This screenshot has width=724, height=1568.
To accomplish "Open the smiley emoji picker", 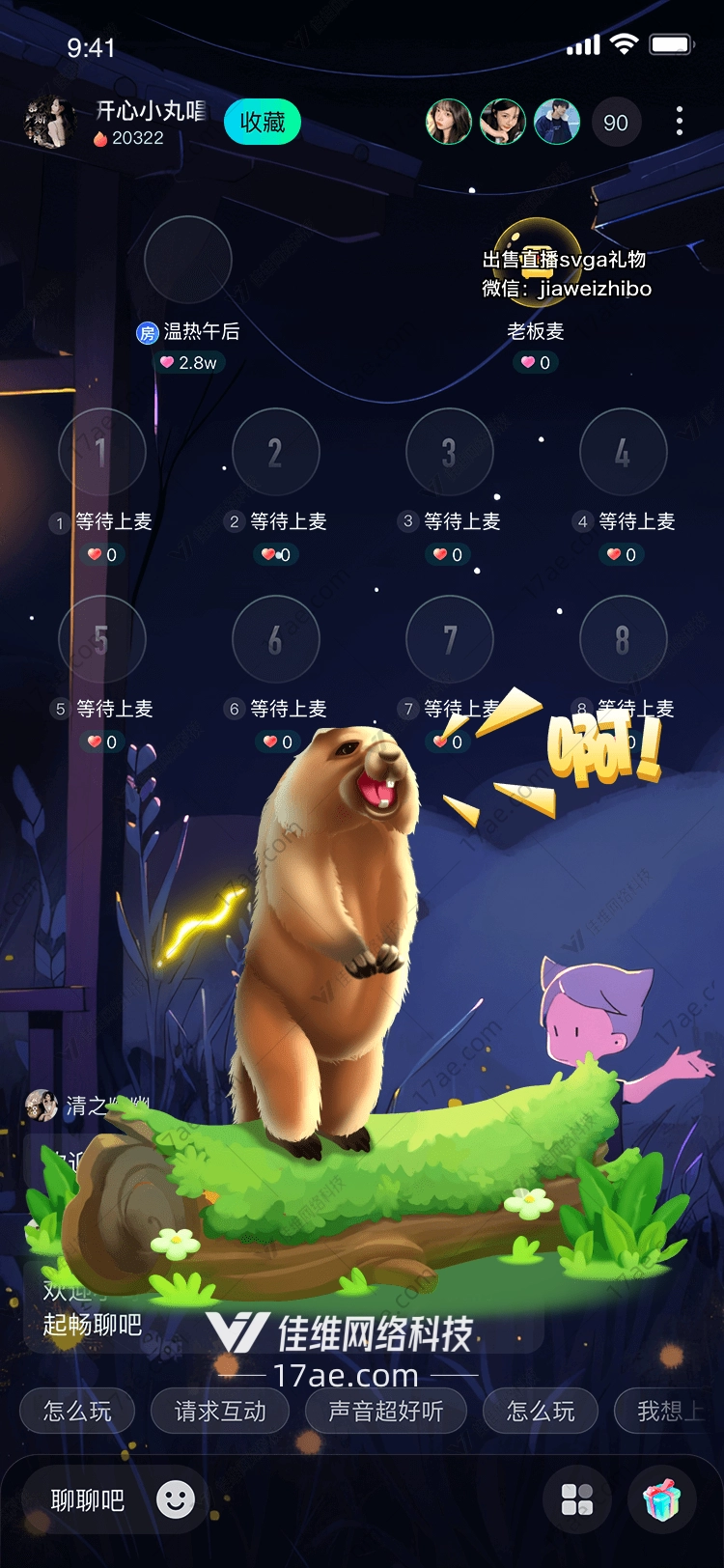I will (x=176, y=1499).
